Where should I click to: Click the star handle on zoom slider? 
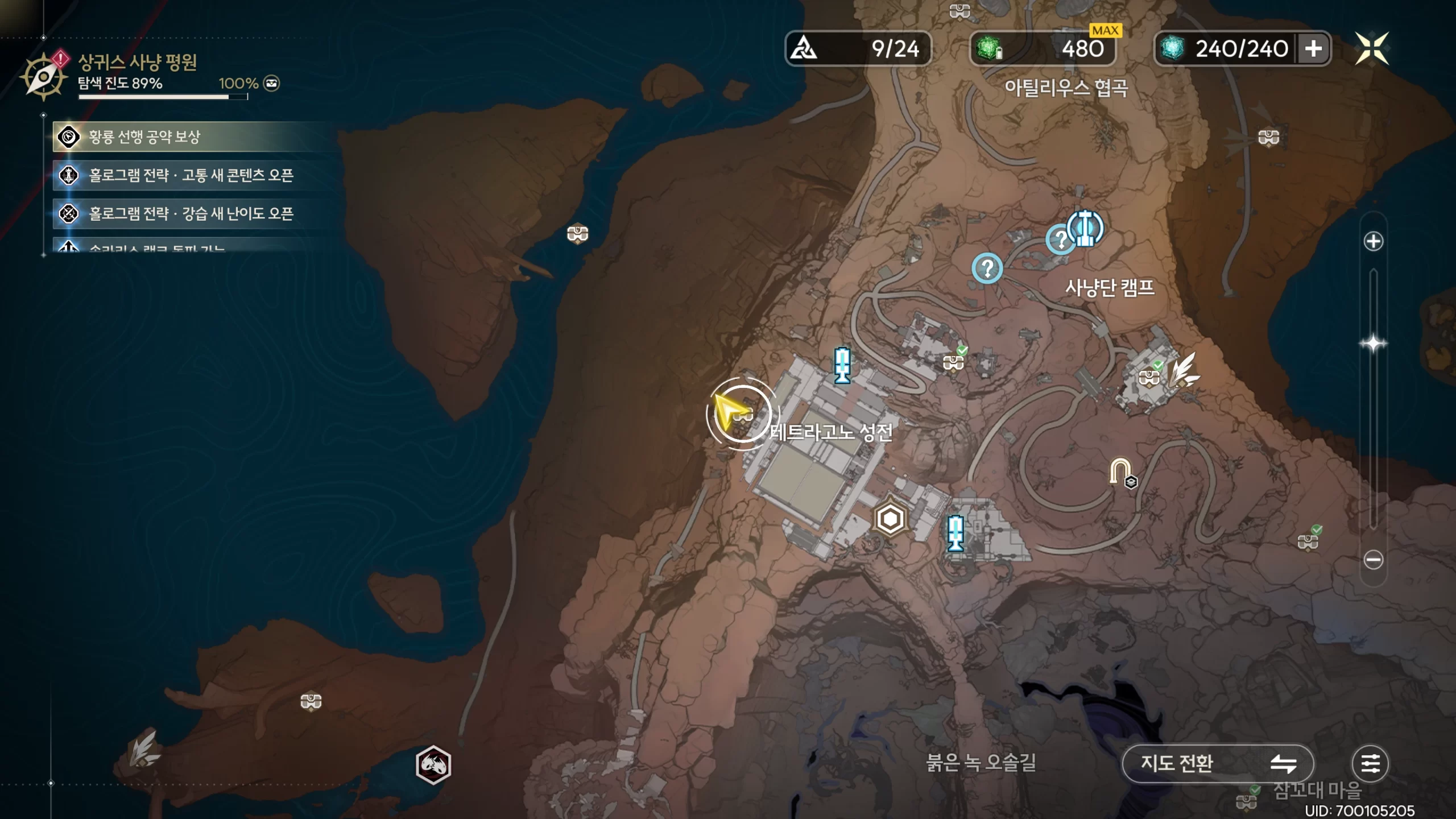(x=1373, y=344)
